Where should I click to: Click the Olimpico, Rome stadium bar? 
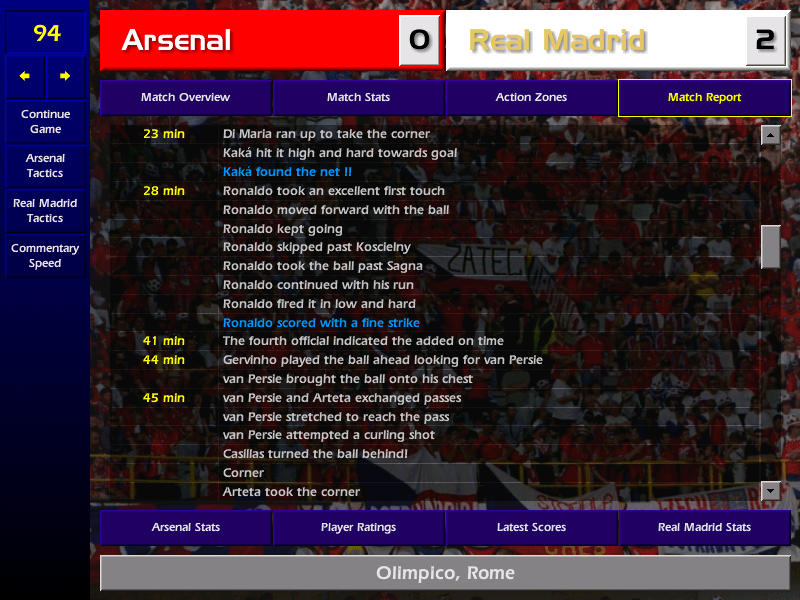[x=445, y=574]
